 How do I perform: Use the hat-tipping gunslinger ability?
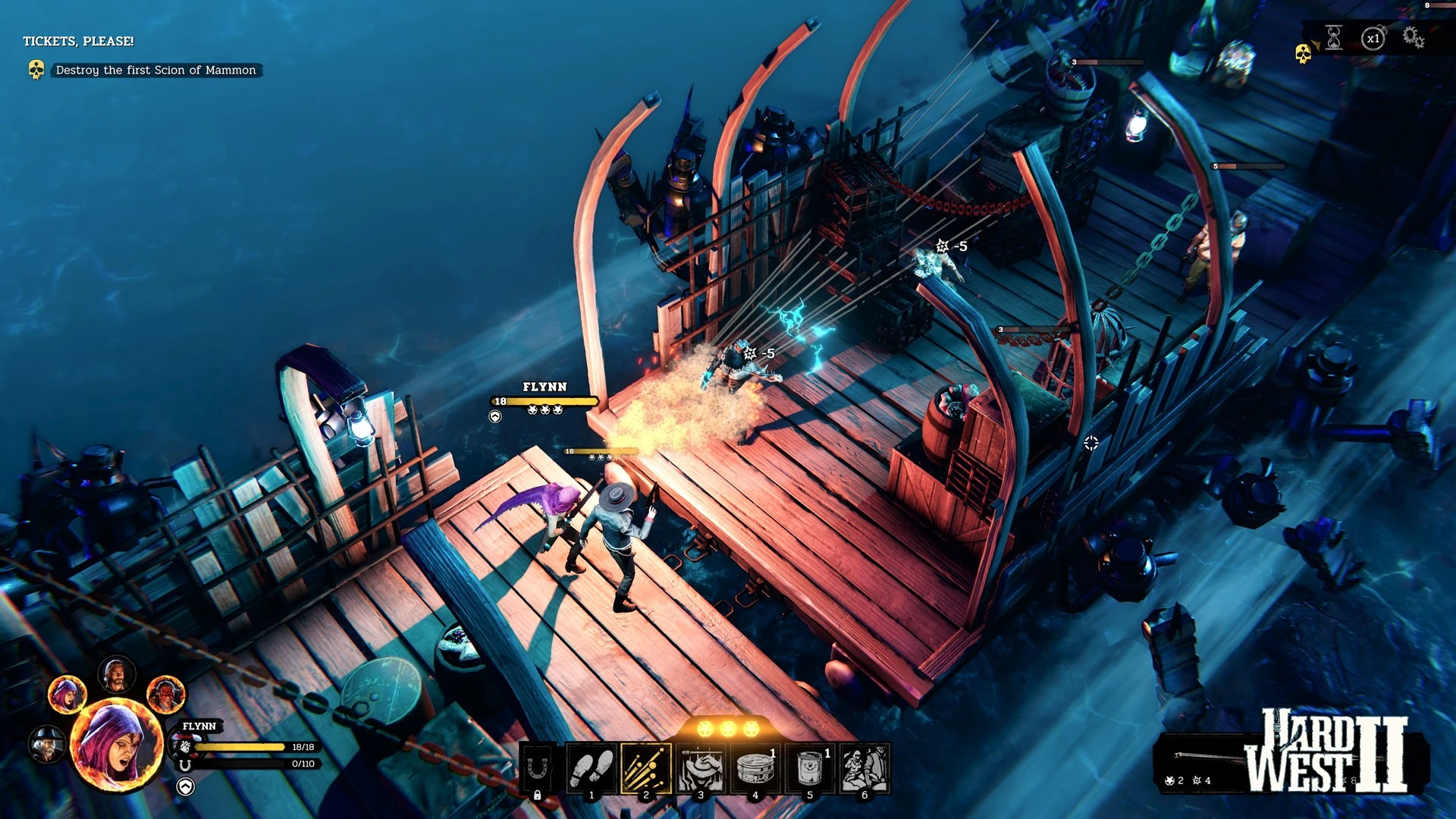coord(701,769)
